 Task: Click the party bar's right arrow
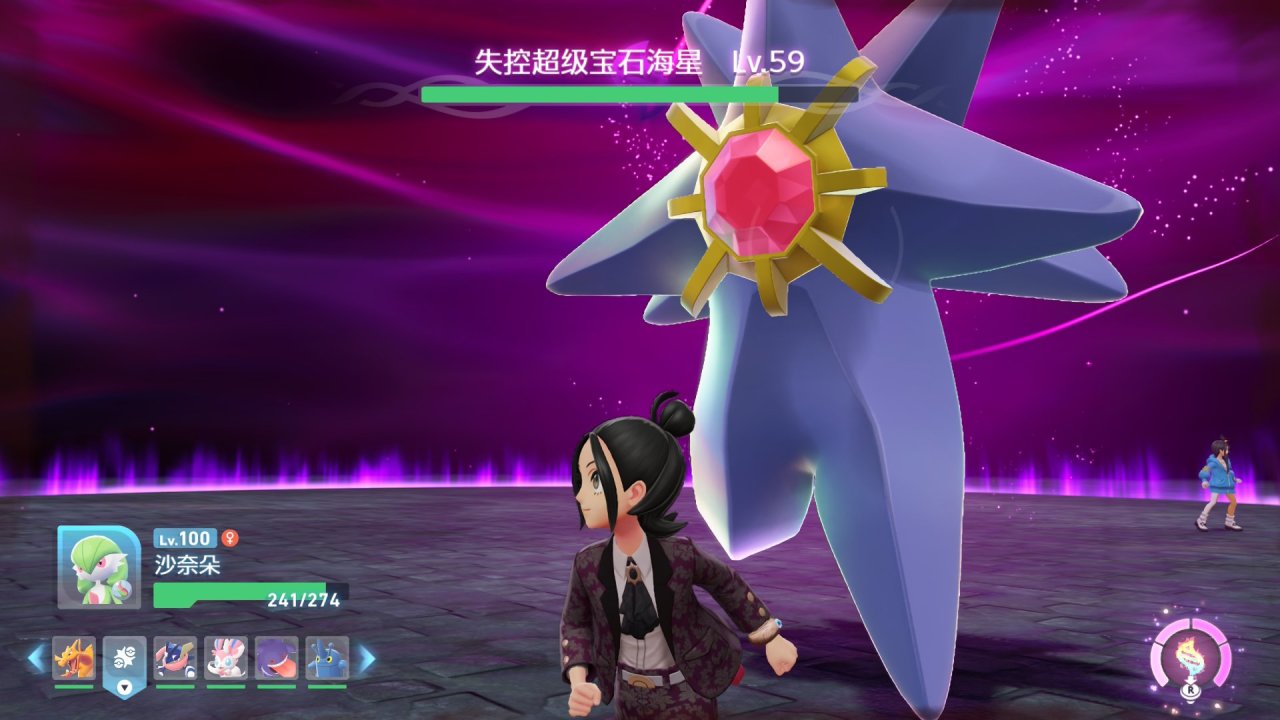[366, 658]
